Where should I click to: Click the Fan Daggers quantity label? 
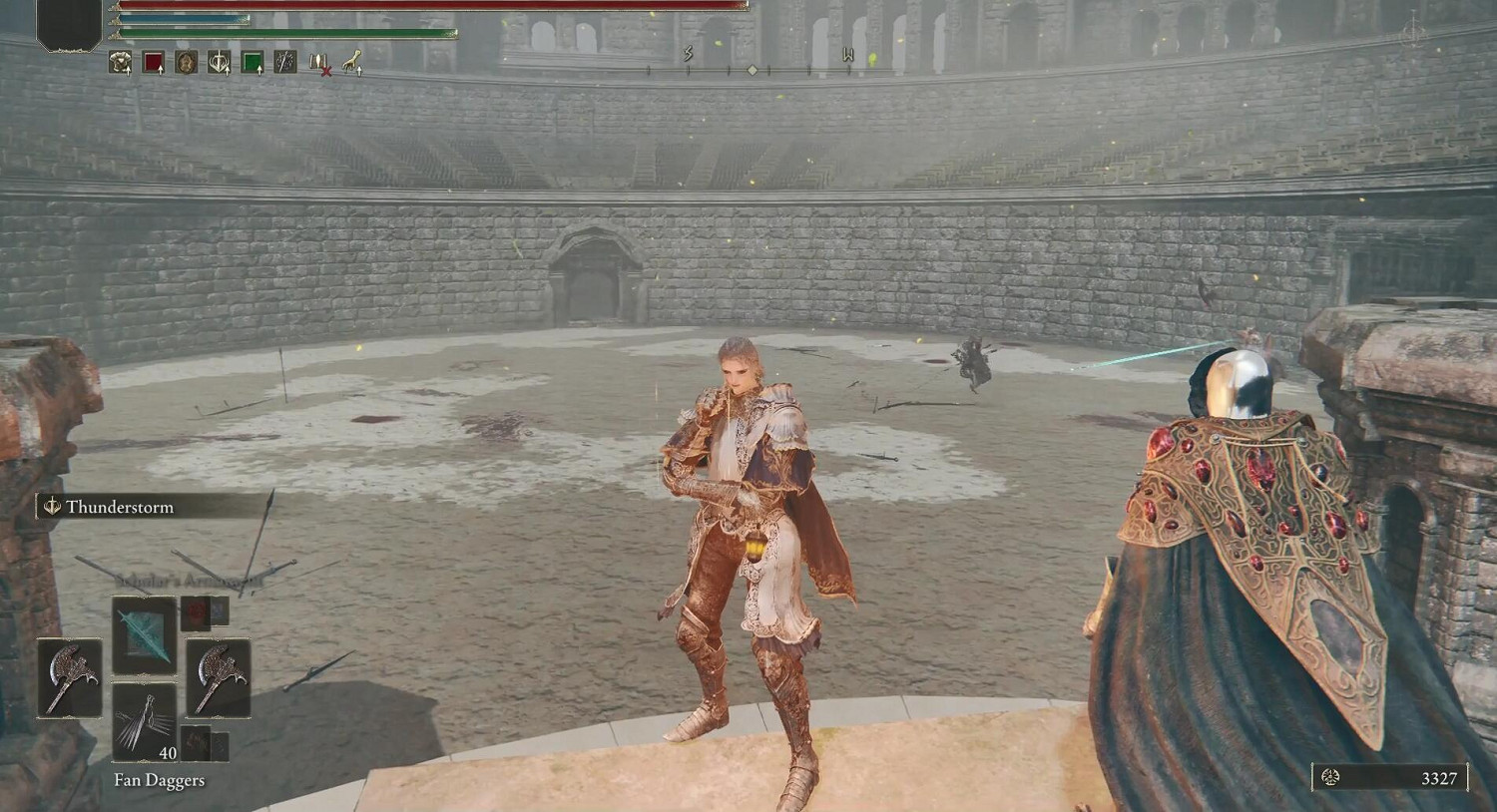pos(167,755)
